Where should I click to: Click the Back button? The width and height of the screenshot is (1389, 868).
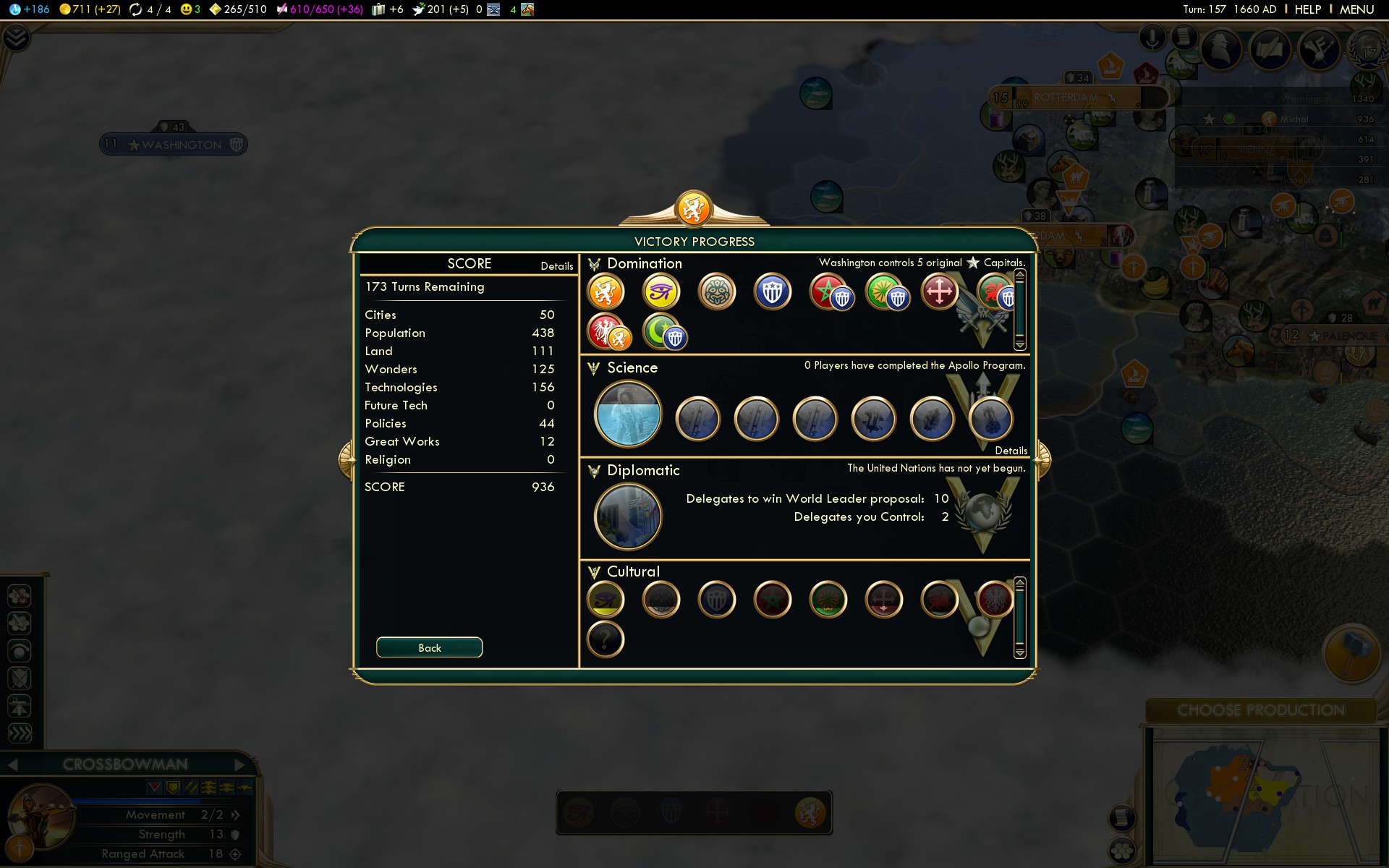pyautogui.click(x=429, y=647)
